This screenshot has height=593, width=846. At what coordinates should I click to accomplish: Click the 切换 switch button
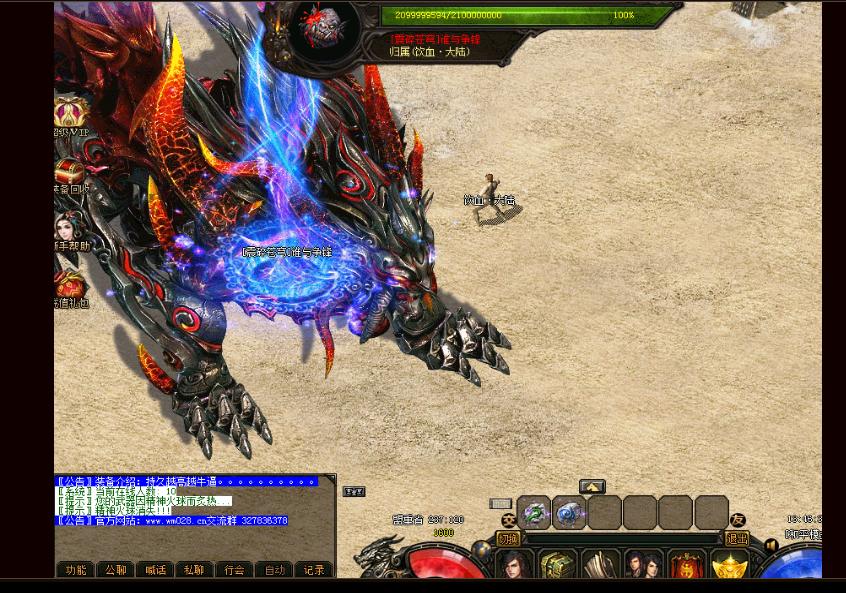click(509, 539)
